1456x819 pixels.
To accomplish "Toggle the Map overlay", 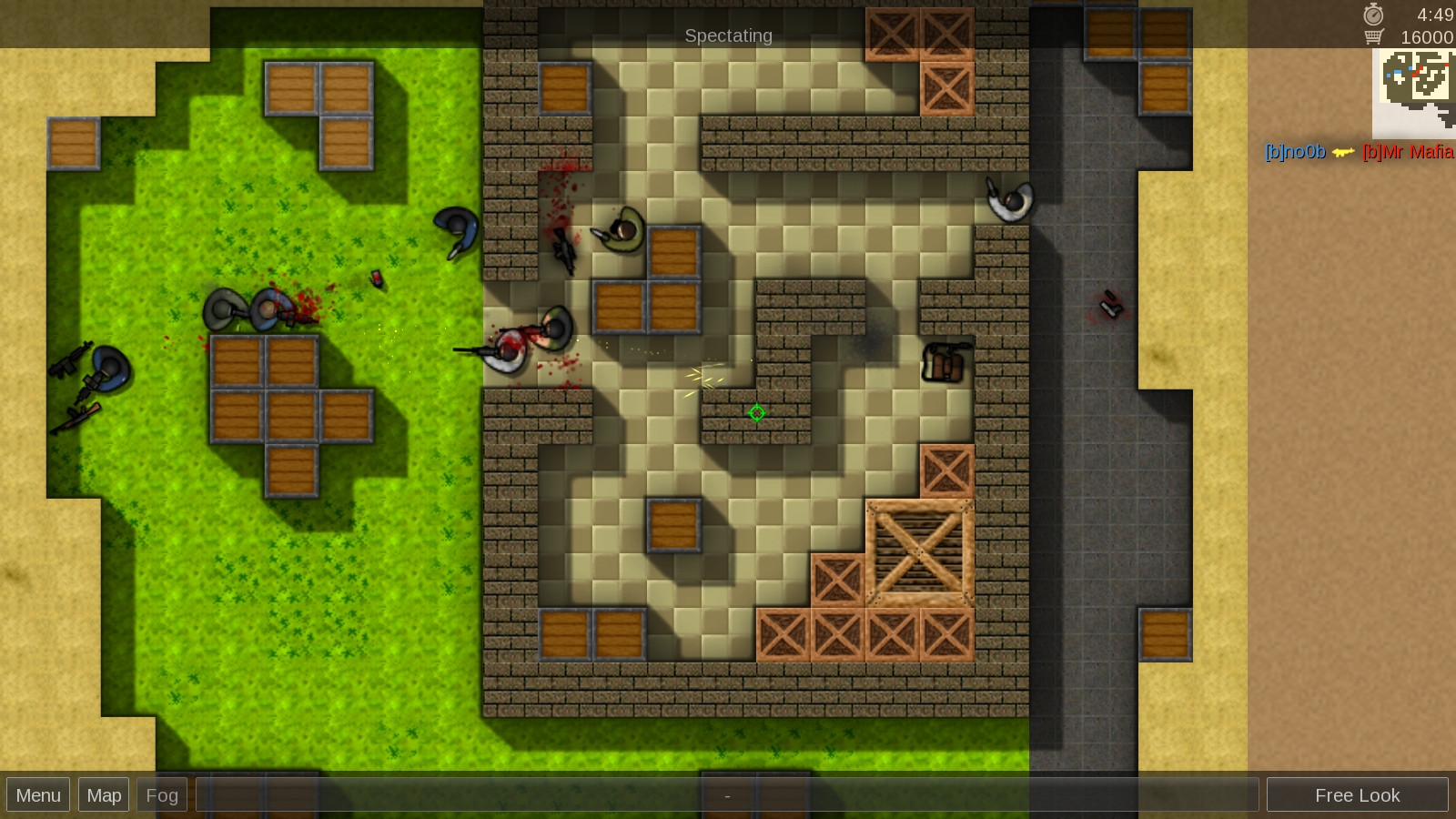I will (103, 794).
